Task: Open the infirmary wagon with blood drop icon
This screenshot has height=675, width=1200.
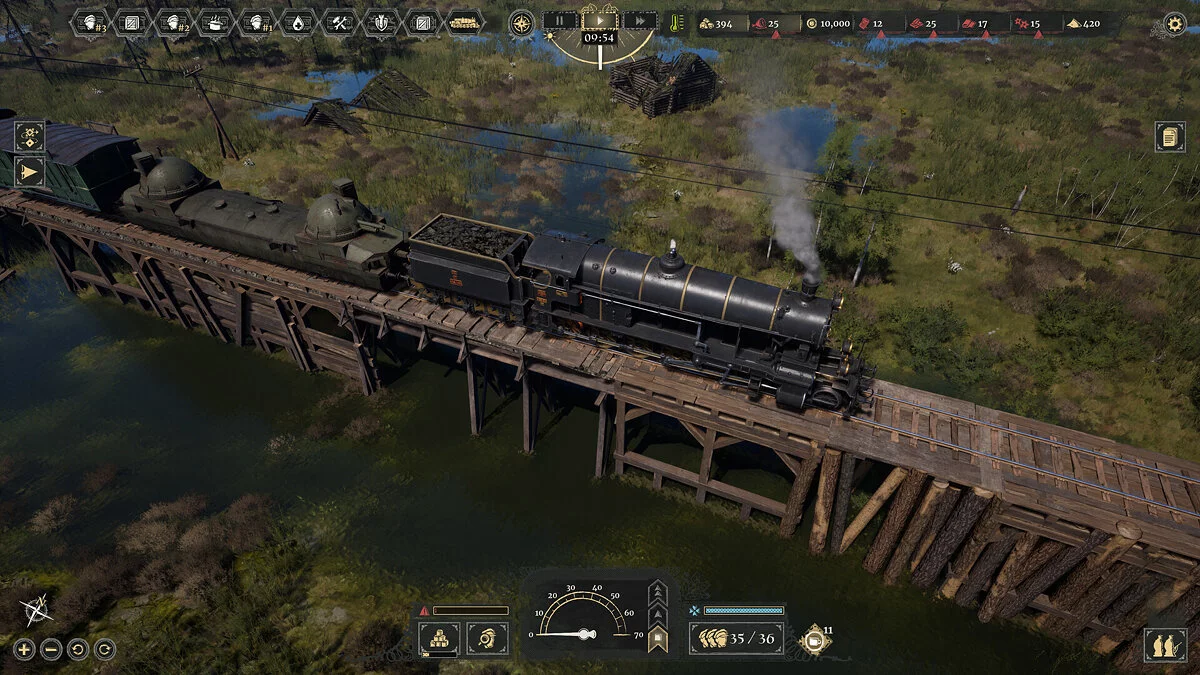Action: click(x=298, y=22)
